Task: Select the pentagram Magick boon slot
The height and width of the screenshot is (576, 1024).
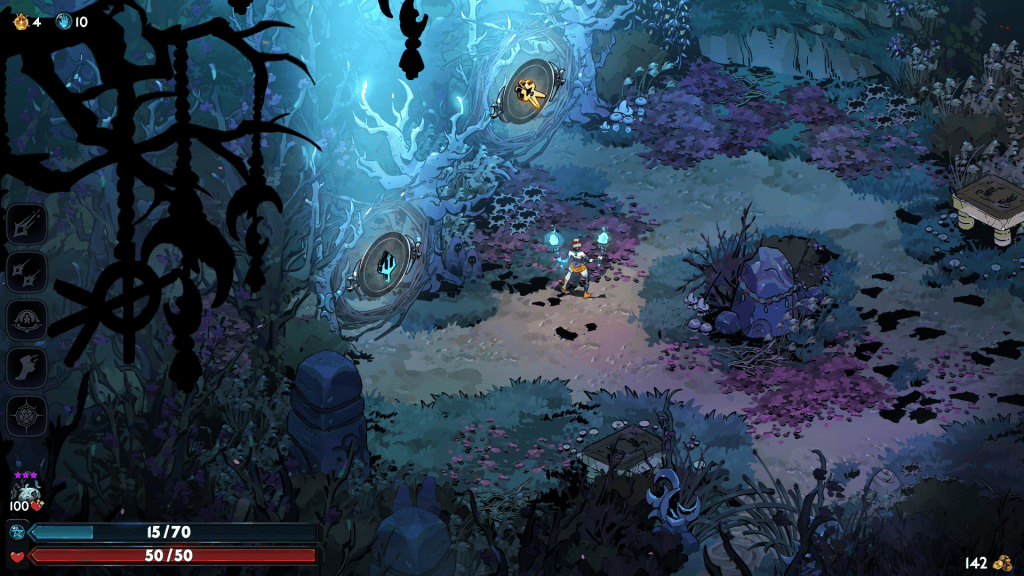Action: click(x=27, y=415)
